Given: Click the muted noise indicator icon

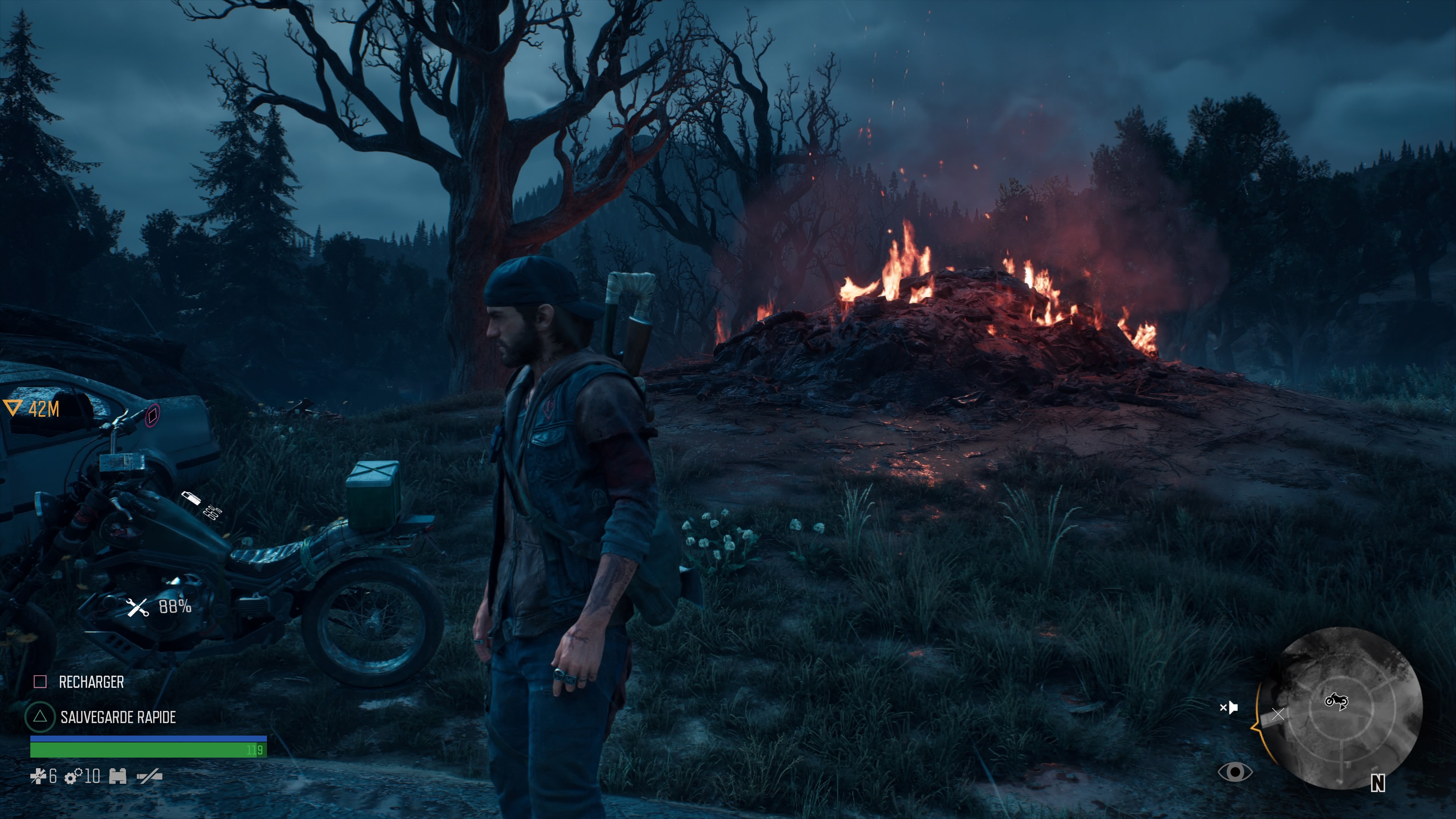Looking at the screenshot, I should (x=1229, y=707).
